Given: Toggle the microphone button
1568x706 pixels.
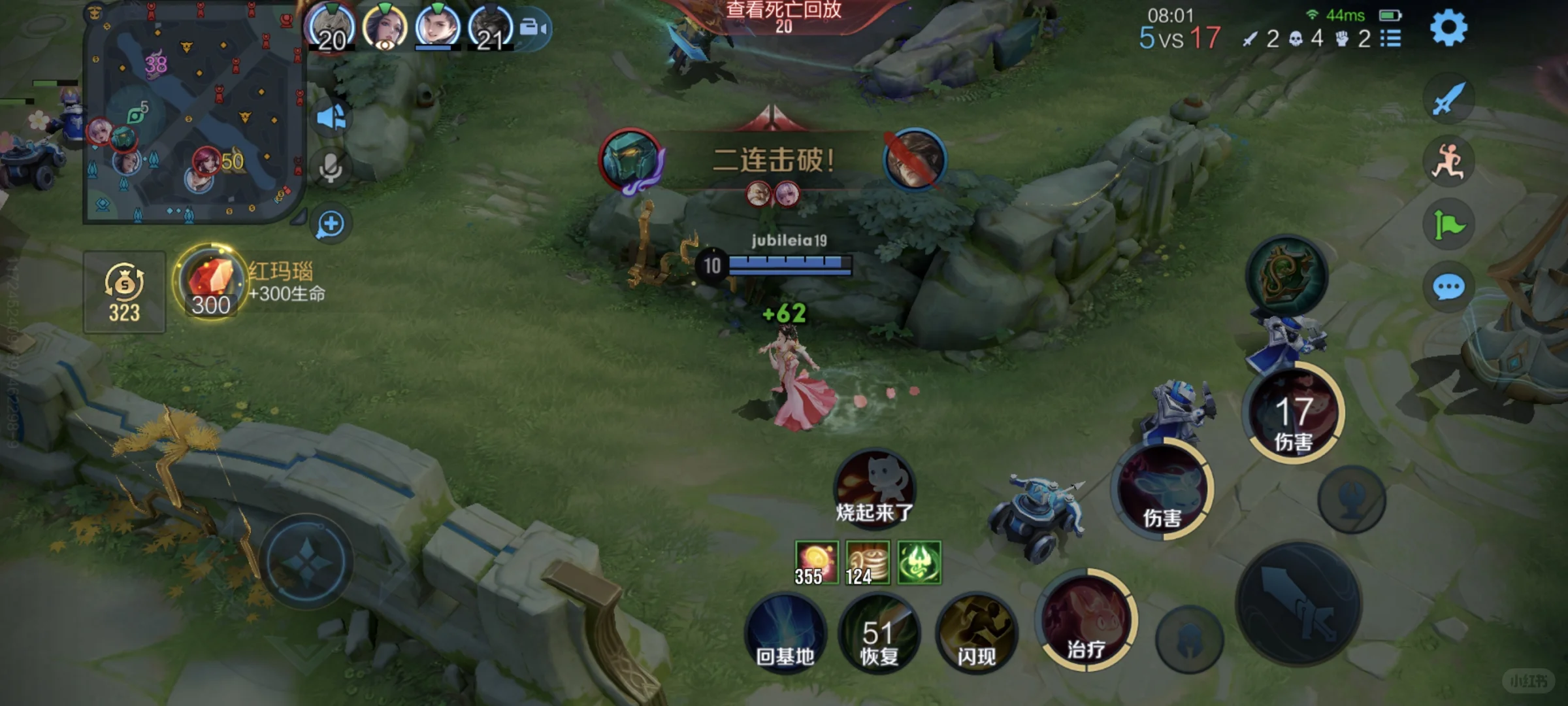Looking at the screenshot, I should (x=331, y=169).
